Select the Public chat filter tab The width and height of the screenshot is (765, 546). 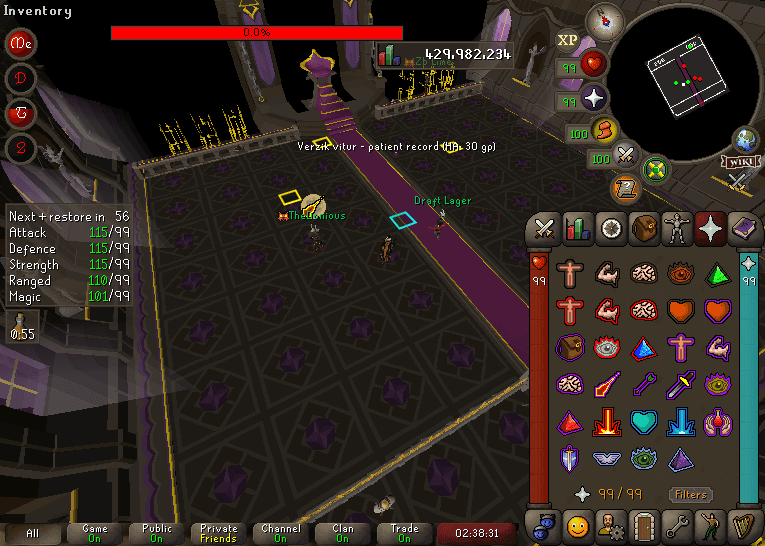point(157,533)
